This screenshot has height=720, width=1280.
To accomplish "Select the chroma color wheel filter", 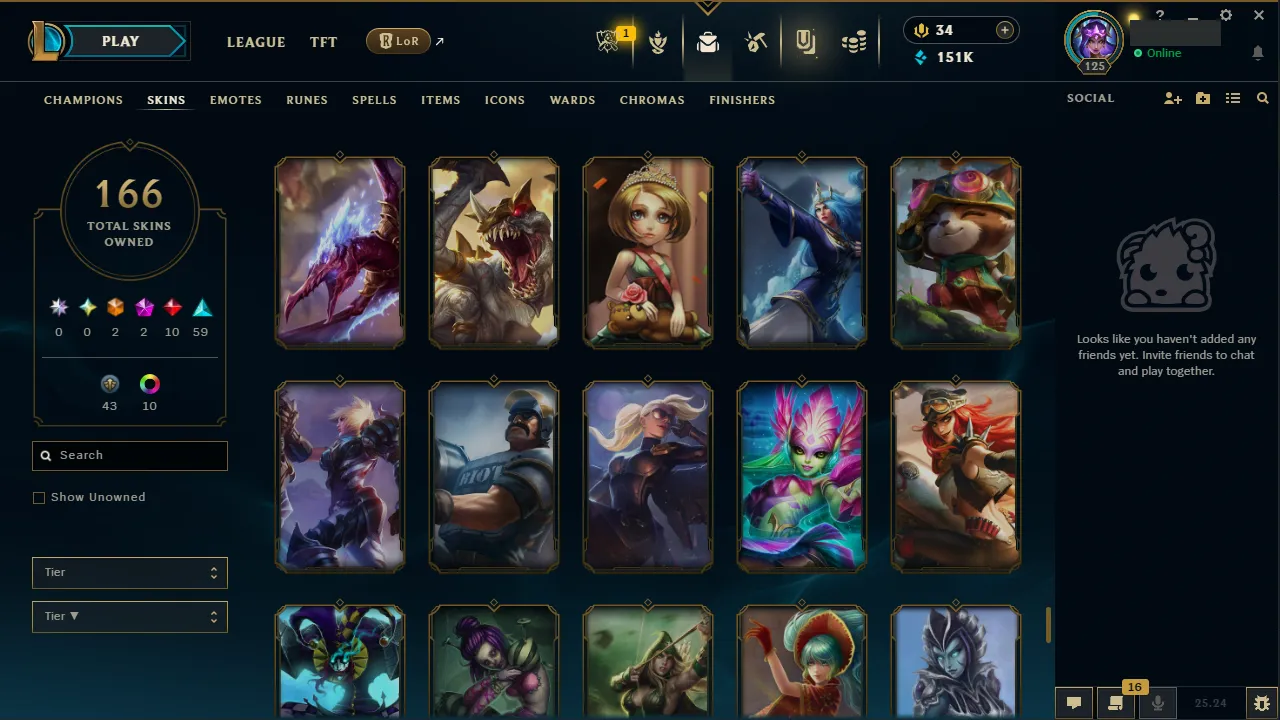I will (149, 384).
